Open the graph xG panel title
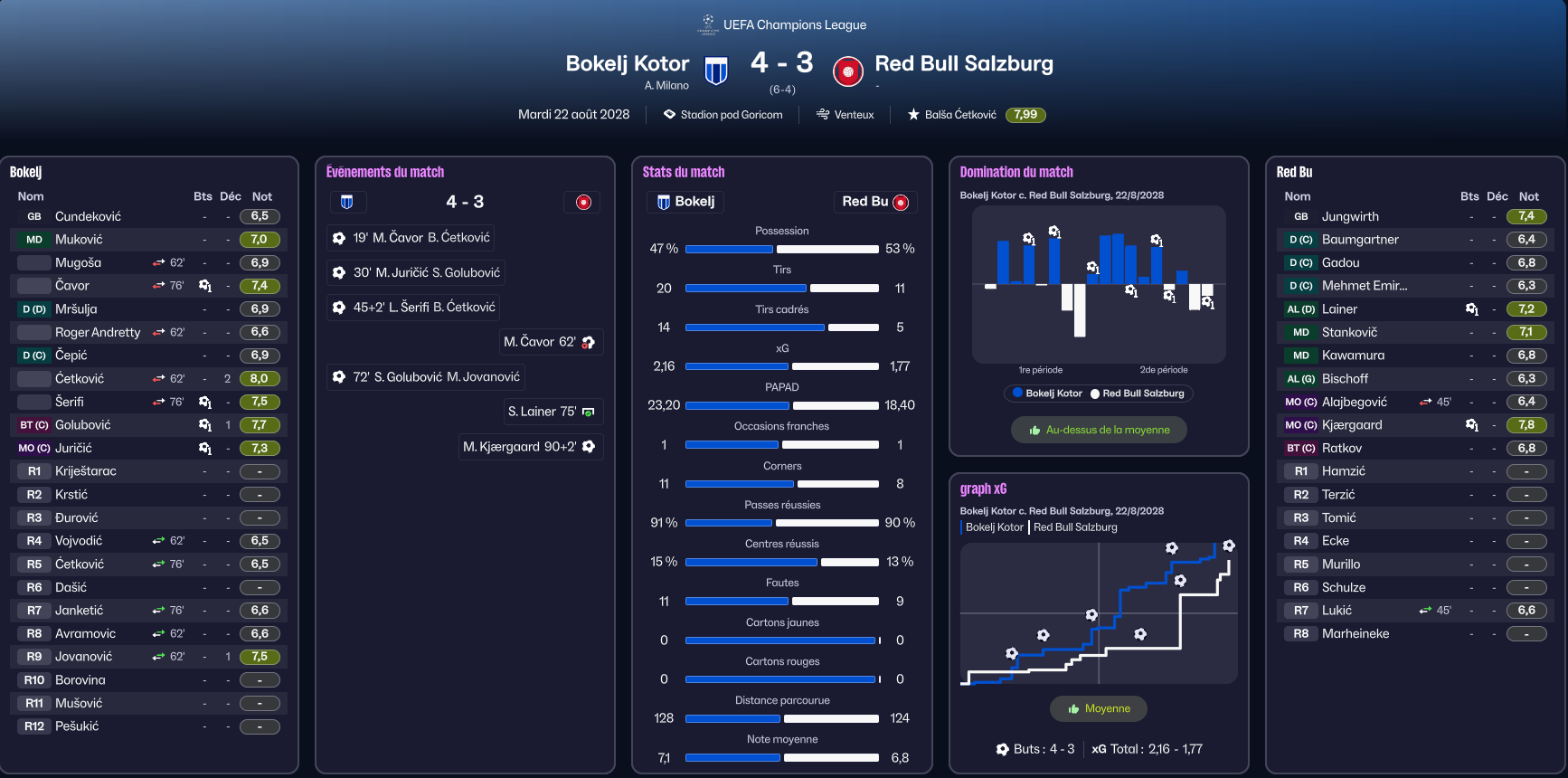 (x=983, y=489)
